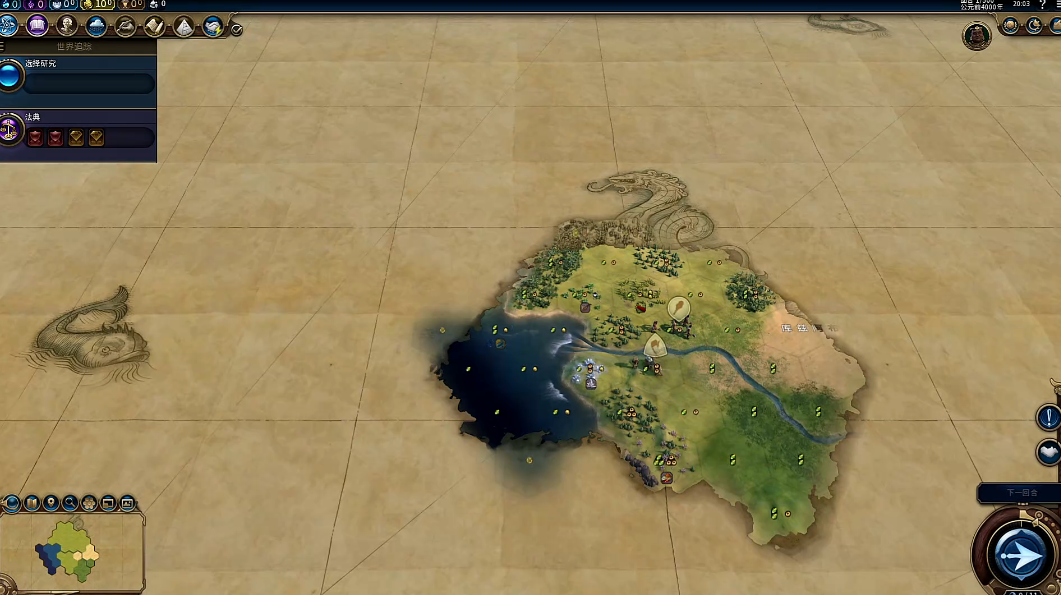View the great people screen
1061x595 pixels.
click(67, 25)
